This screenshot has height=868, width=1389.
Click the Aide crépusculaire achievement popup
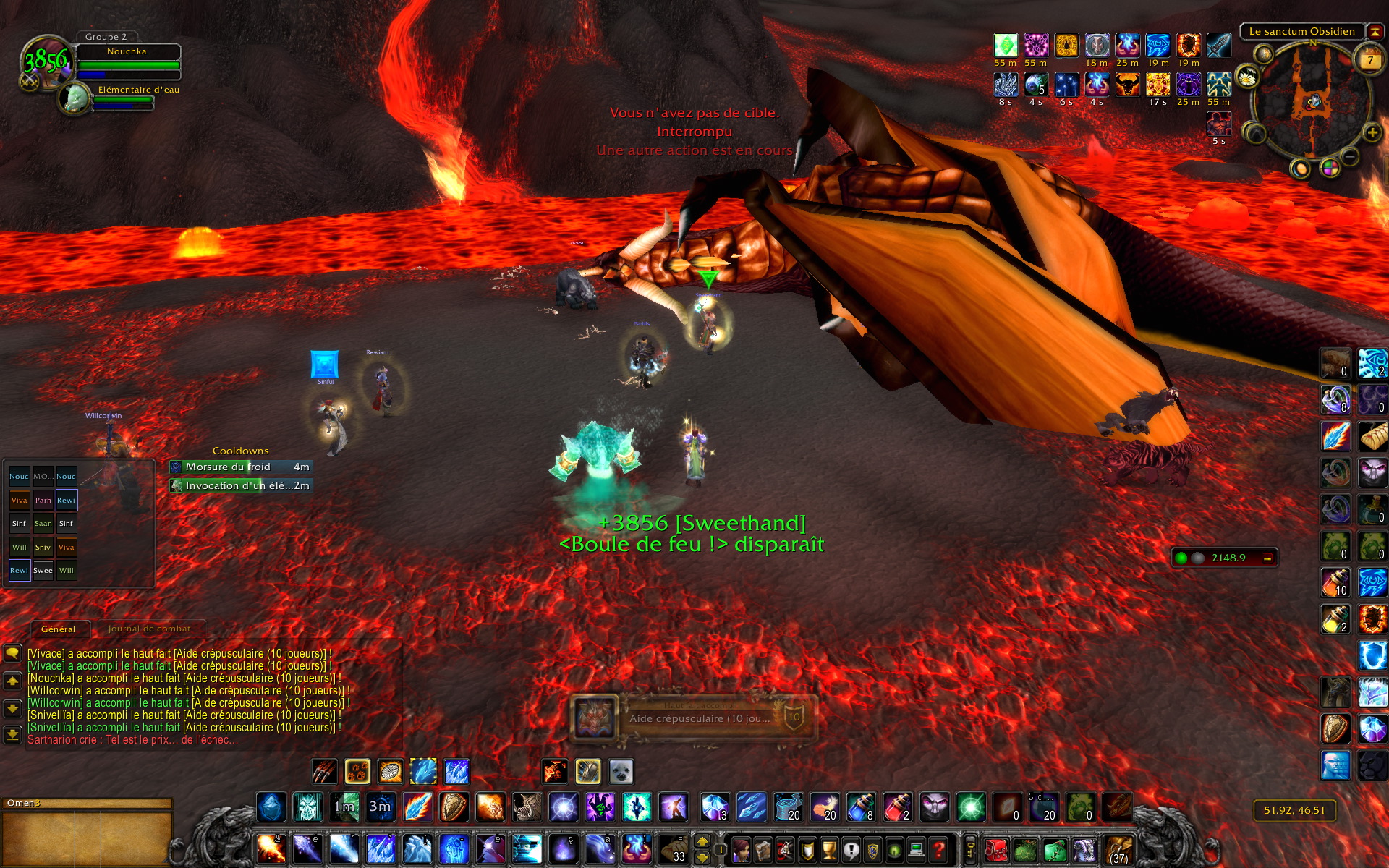pos(693,718)
